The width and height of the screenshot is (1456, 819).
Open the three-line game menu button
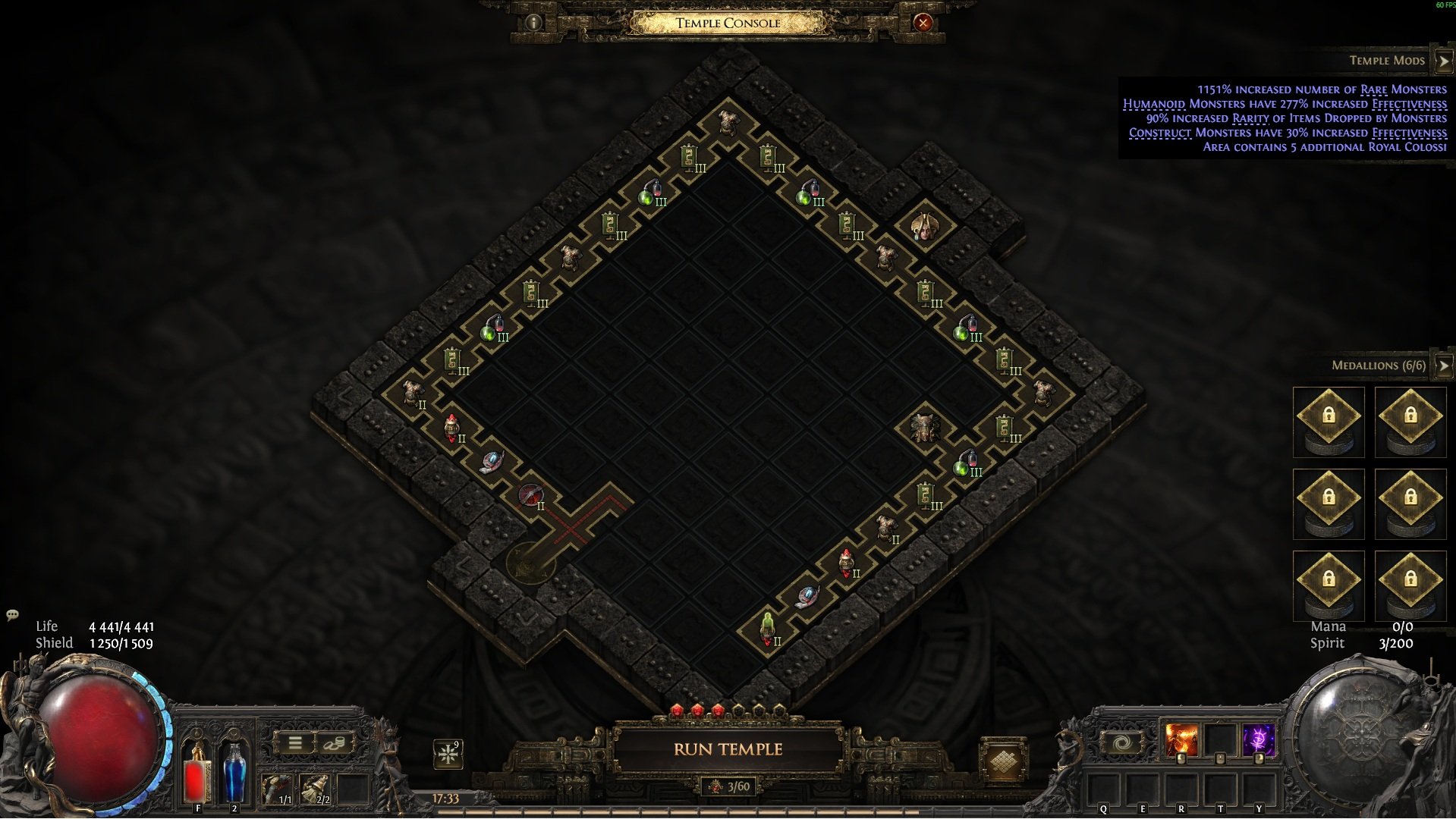[x=295, y=743]
